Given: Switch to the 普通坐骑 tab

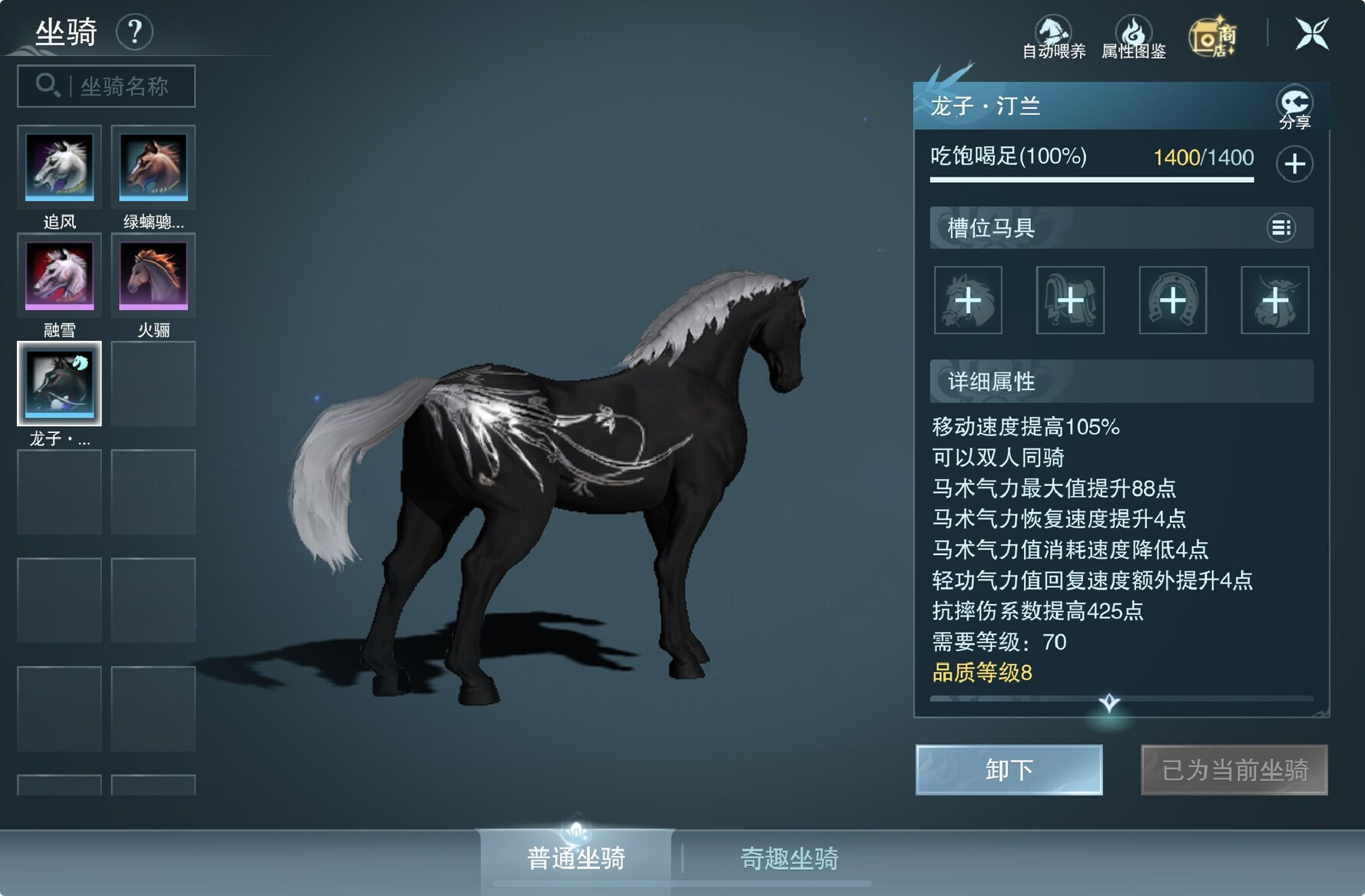Looking at the screenshot, I should click(x=576, y=858).
